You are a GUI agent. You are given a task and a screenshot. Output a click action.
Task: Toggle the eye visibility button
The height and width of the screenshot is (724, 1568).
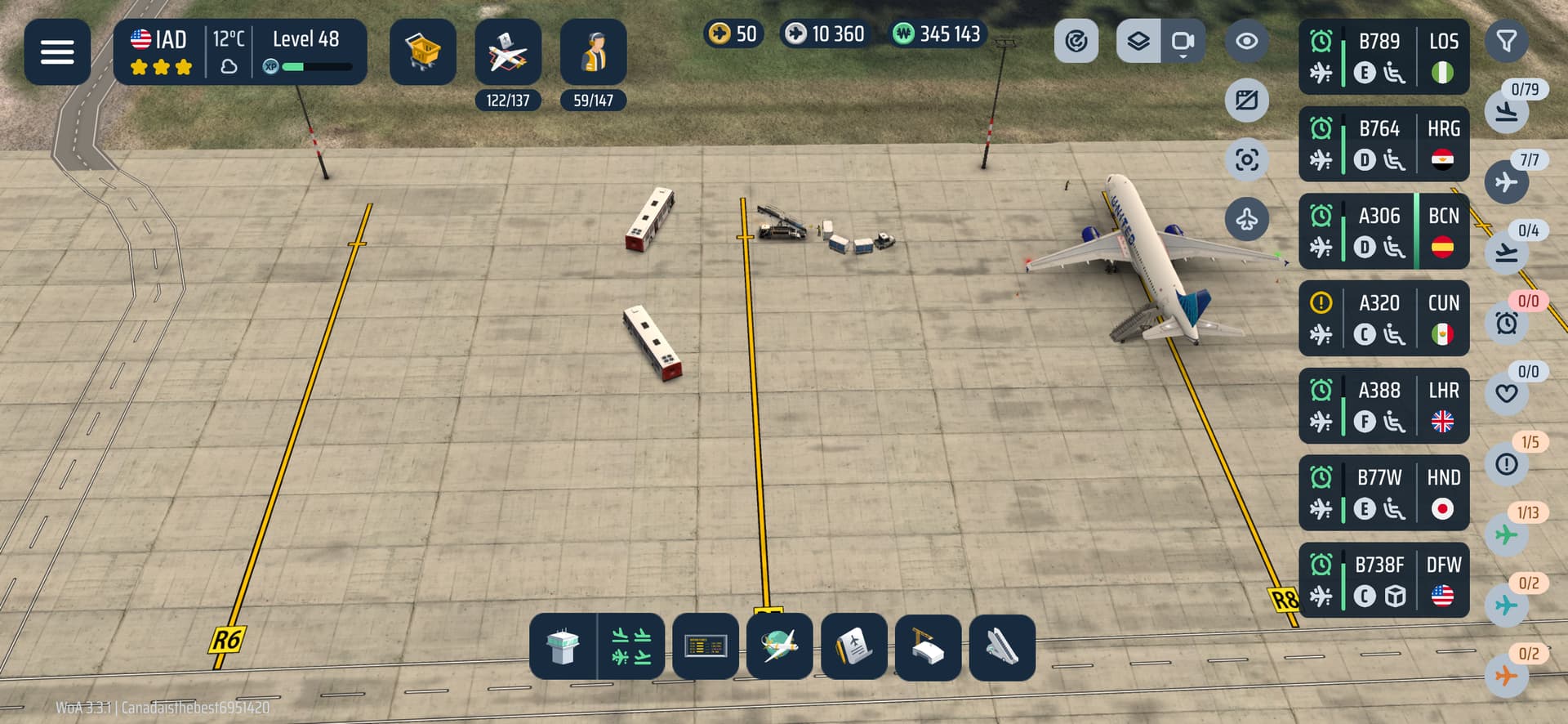click(1246, 41)
